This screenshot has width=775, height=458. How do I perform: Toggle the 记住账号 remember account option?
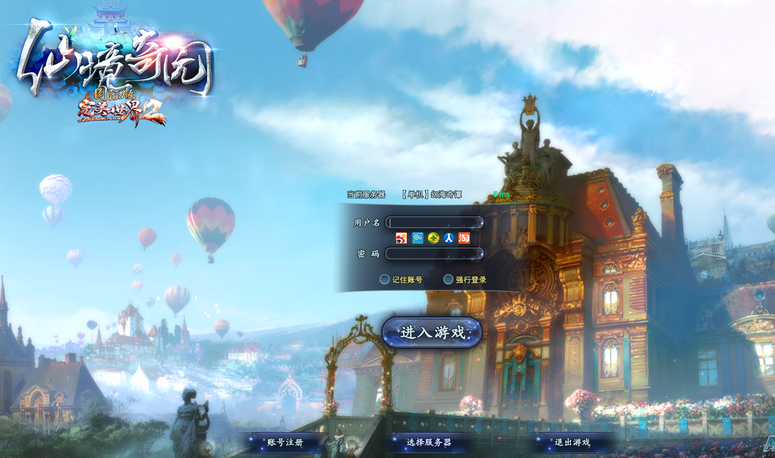point(385,280)
